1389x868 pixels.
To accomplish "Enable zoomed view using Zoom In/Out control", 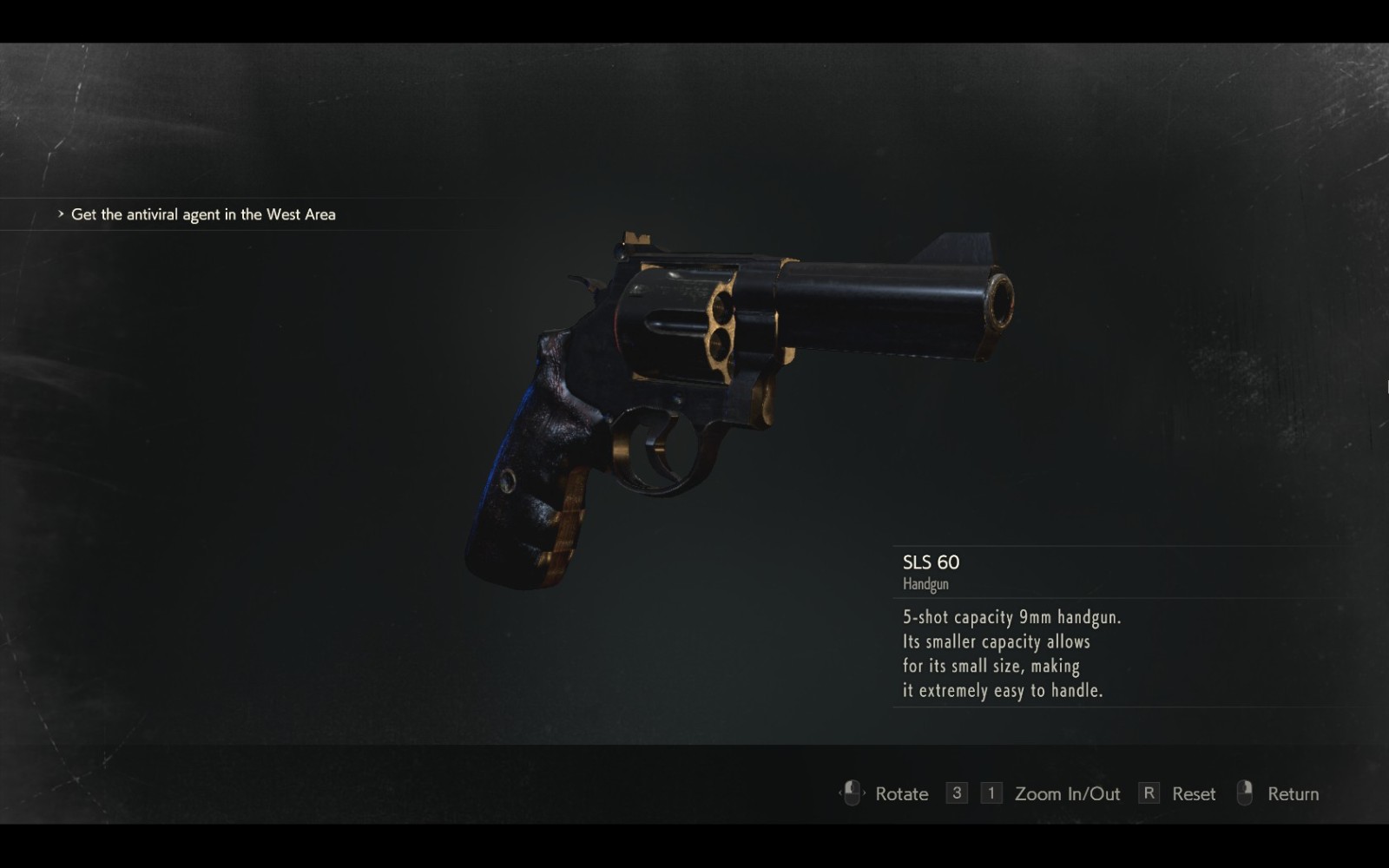I will point(1066,792).
